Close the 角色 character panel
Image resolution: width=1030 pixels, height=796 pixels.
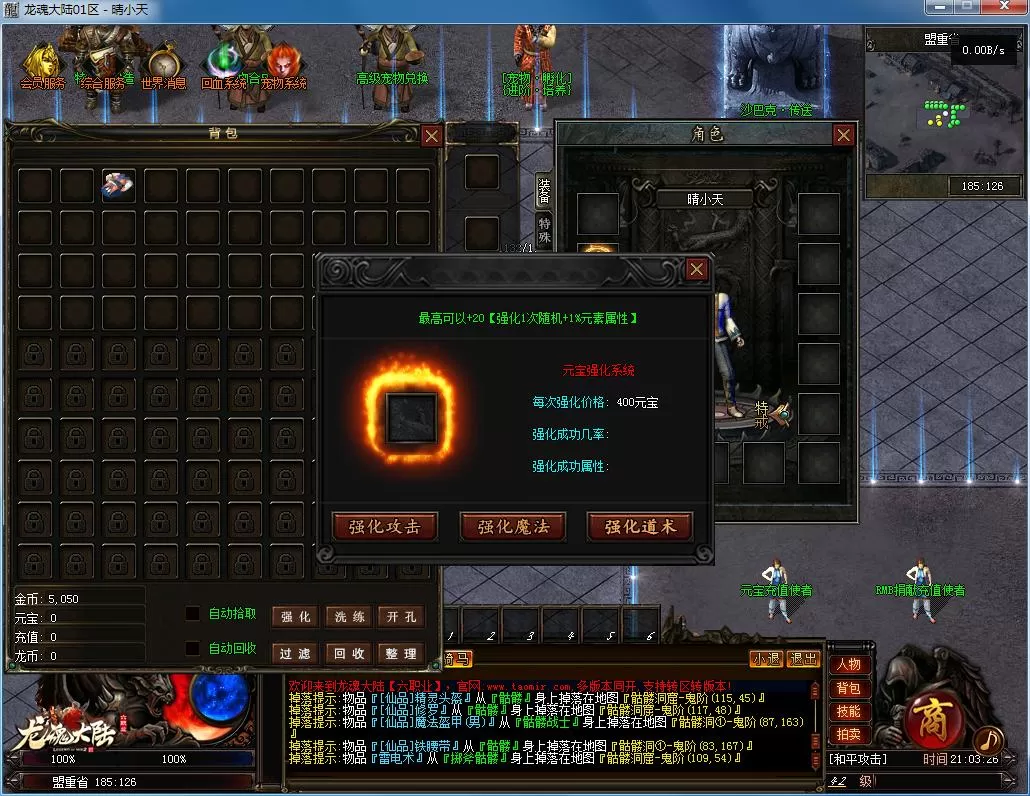(x=844, y=135)
